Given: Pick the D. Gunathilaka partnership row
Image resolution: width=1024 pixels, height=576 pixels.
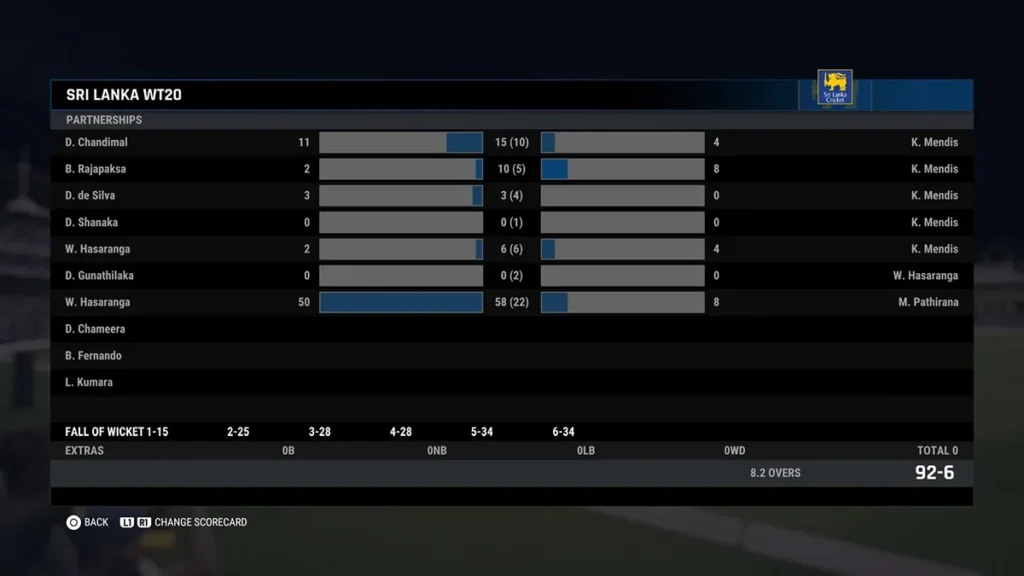Looking at the screenshot, I should pos(99,276).
